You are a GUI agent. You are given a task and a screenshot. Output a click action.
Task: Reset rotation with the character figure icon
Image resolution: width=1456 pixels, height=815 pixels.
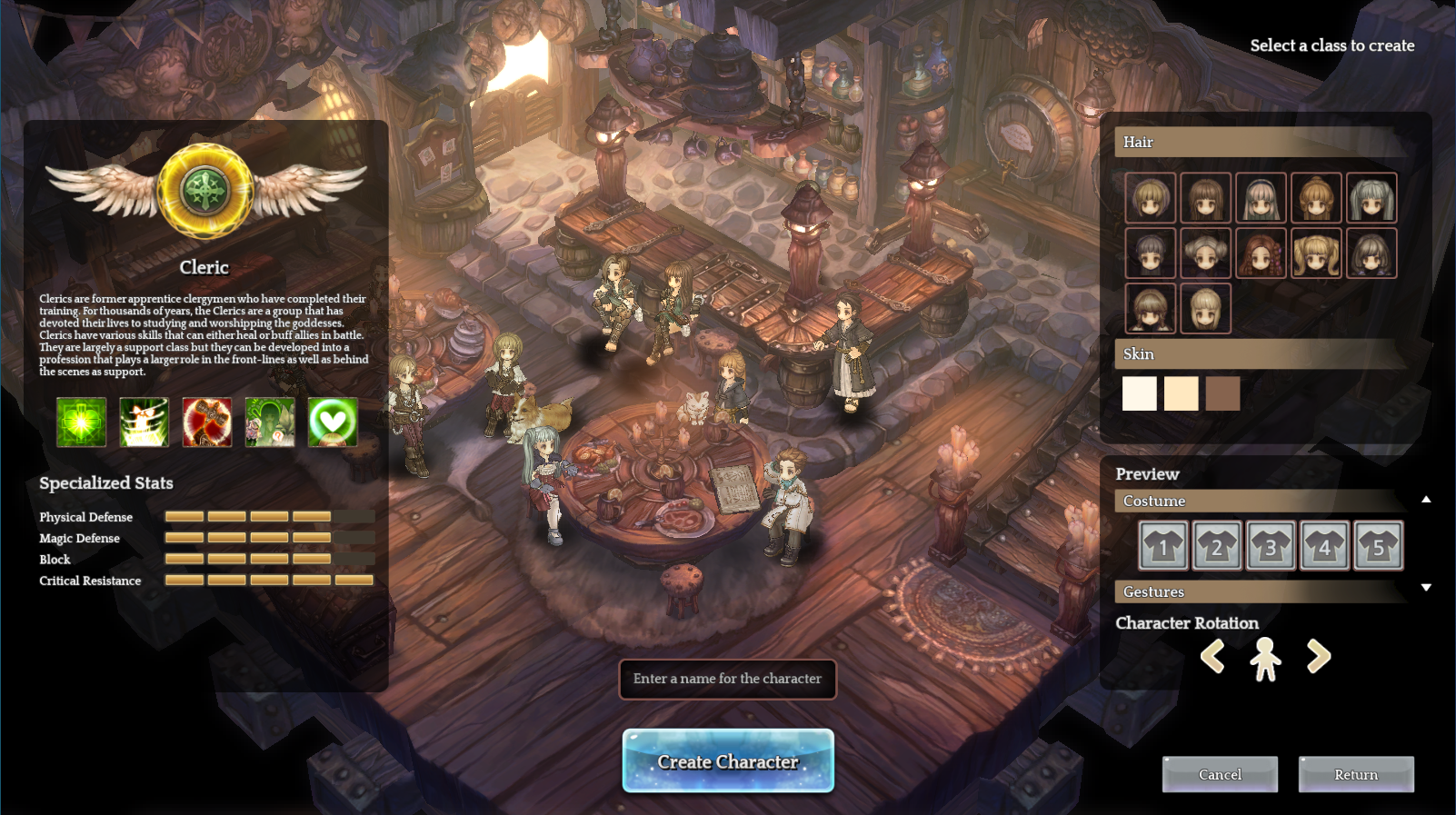[1265, 658]
